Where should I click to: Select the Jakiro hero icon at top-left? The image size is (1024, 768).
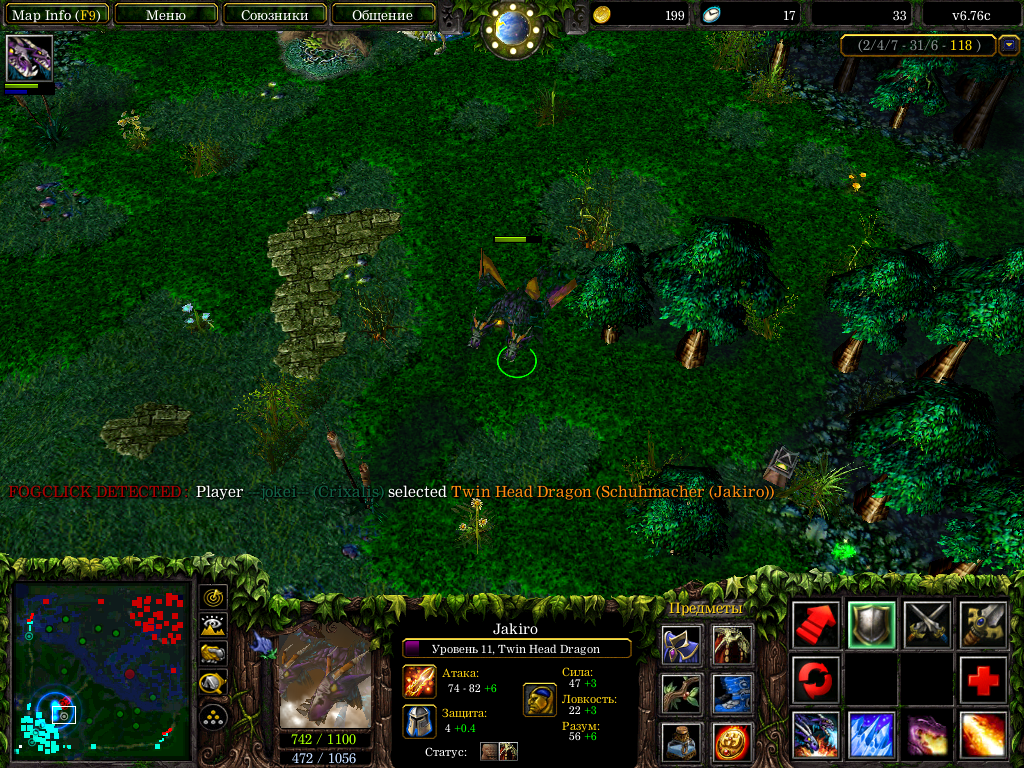29,58
